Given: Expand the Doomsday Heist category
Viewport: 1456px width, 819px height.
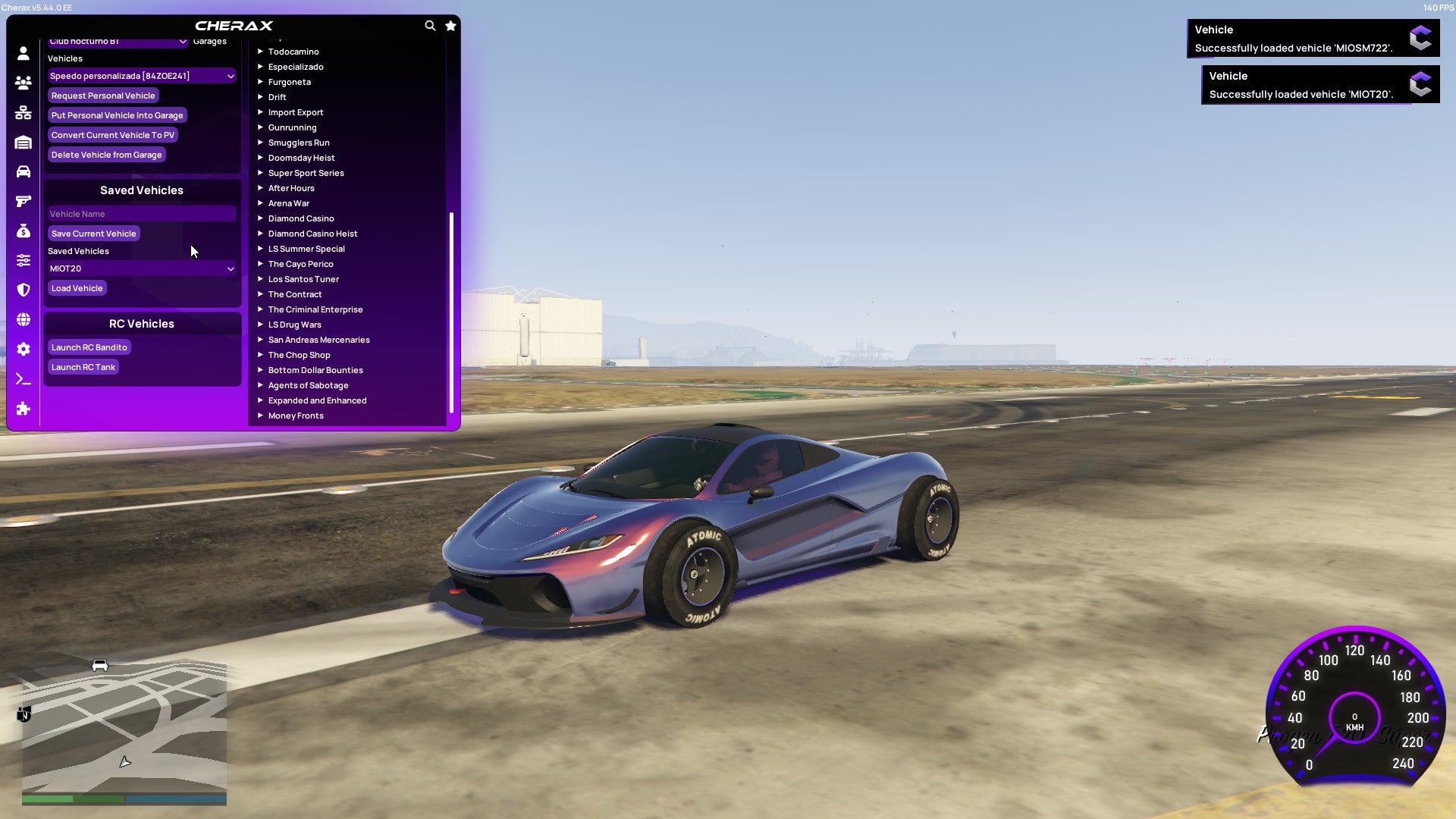Looking at the screenshot, I should 300,158.
